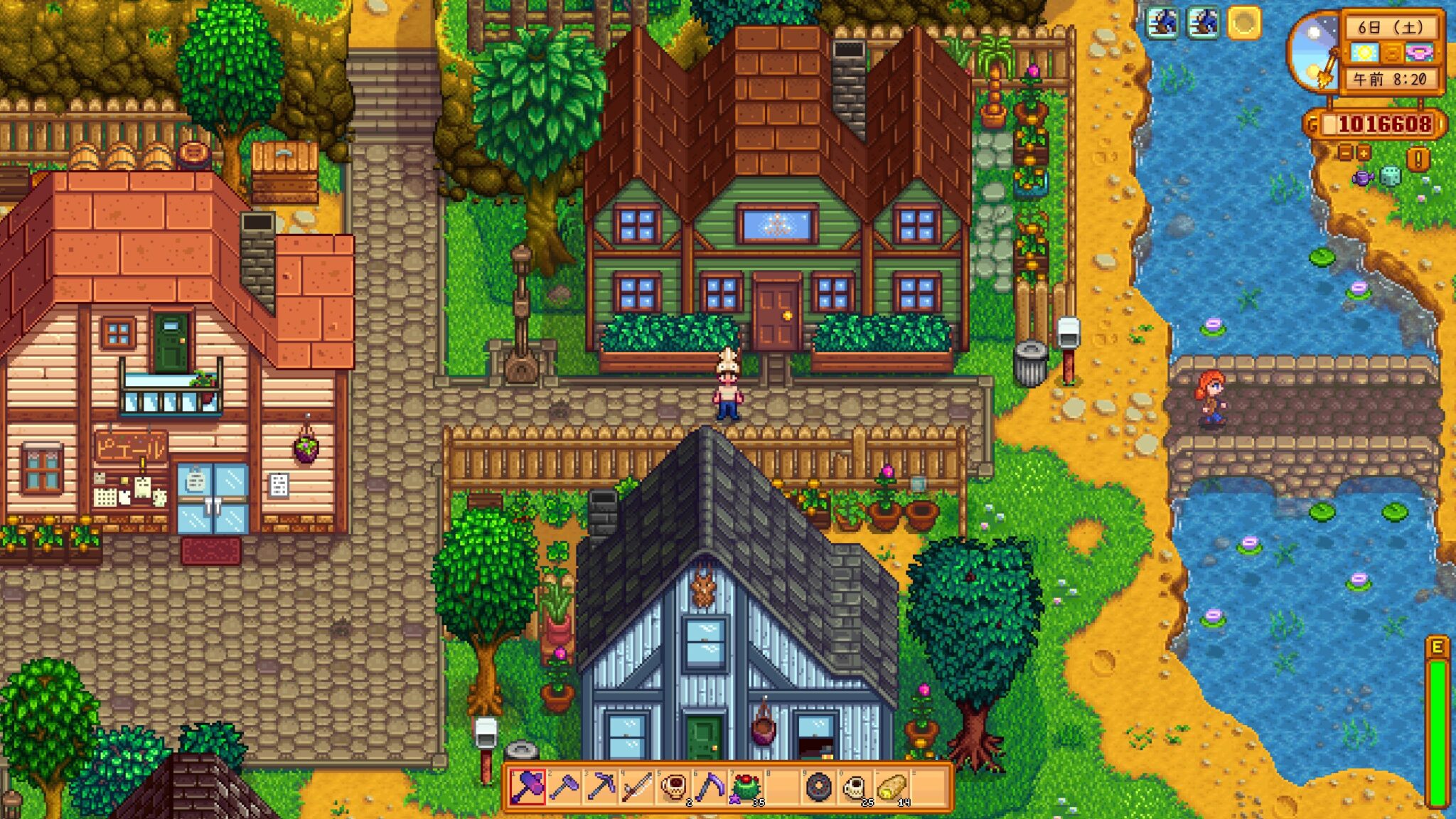Click the pink flower season icon on the clock panel

[x=1419, y=53]
